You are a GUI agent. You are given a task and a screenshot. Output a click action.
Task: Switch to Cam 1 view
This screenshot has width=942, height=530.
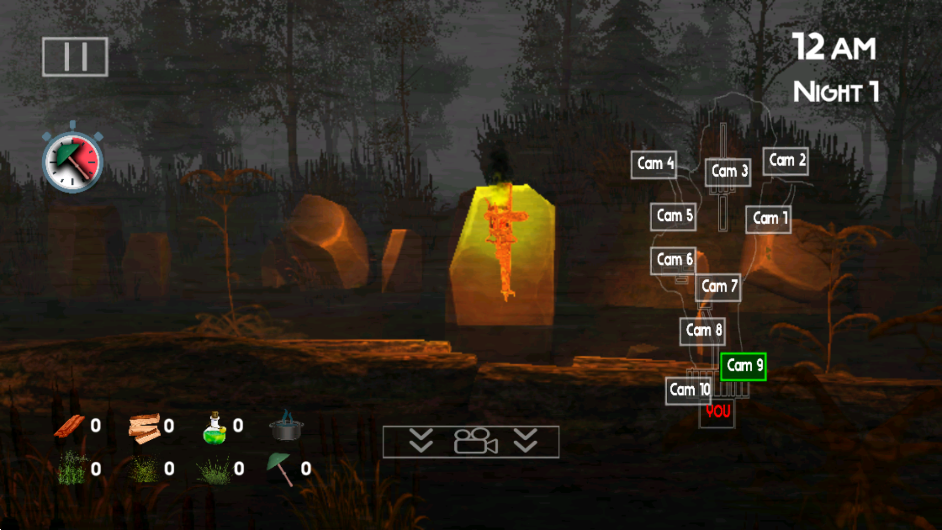tap(767, 218)
